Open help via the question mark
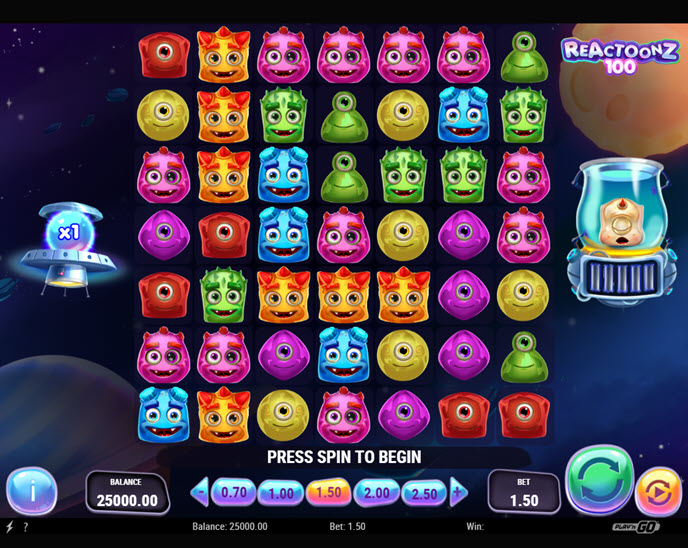This screenshot has height=548, width=688. point(25,526)
